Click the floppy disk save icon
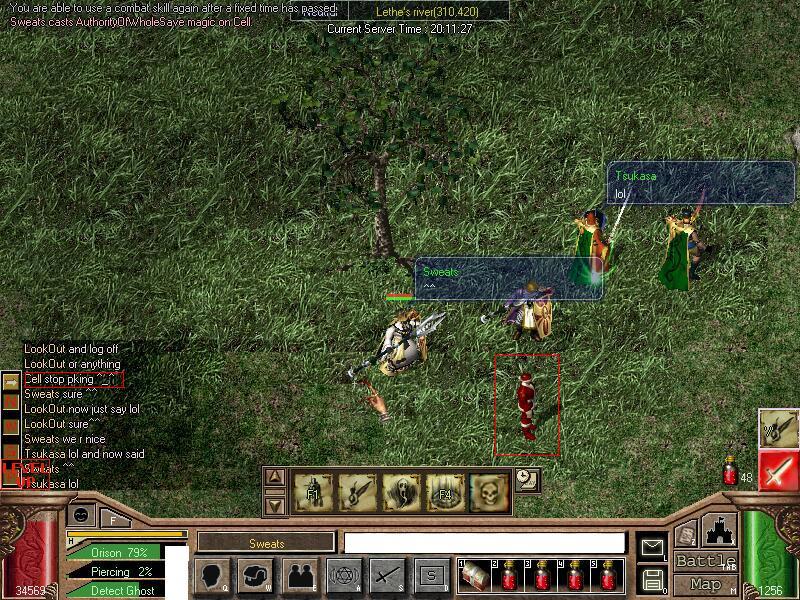The image size is (800, 600). pyautogui.click(x=652, y=579)
